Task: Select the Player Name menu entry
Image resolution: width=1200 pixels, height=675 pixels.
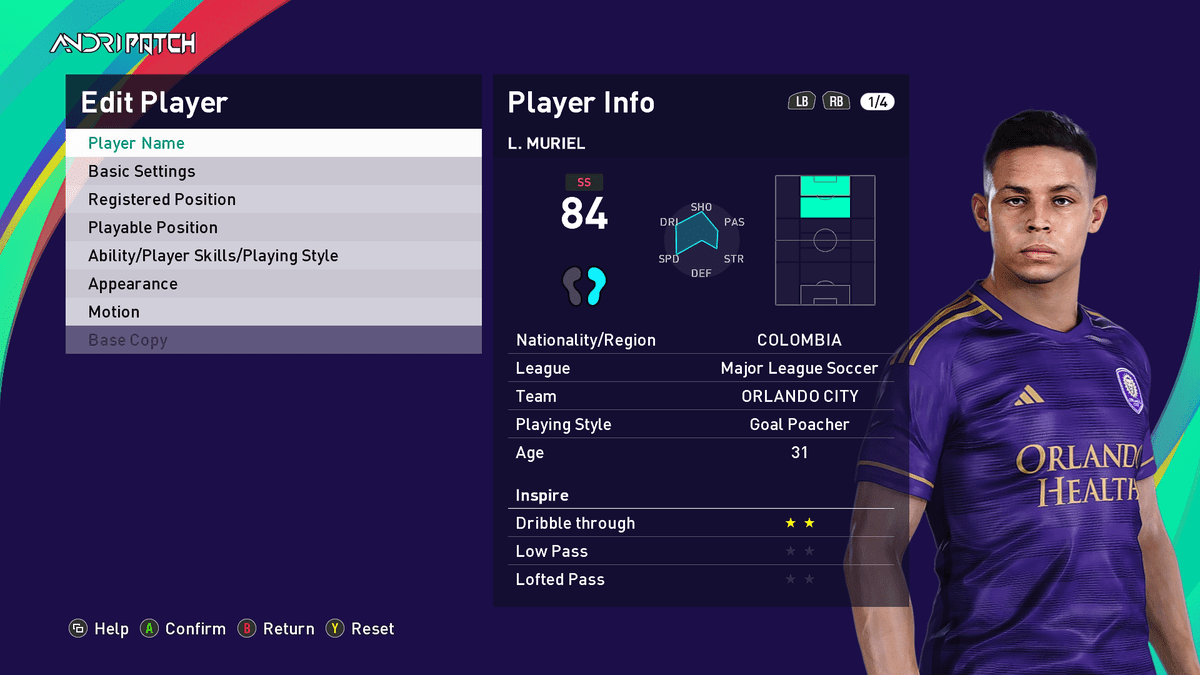Action: [x=273, y=143]
